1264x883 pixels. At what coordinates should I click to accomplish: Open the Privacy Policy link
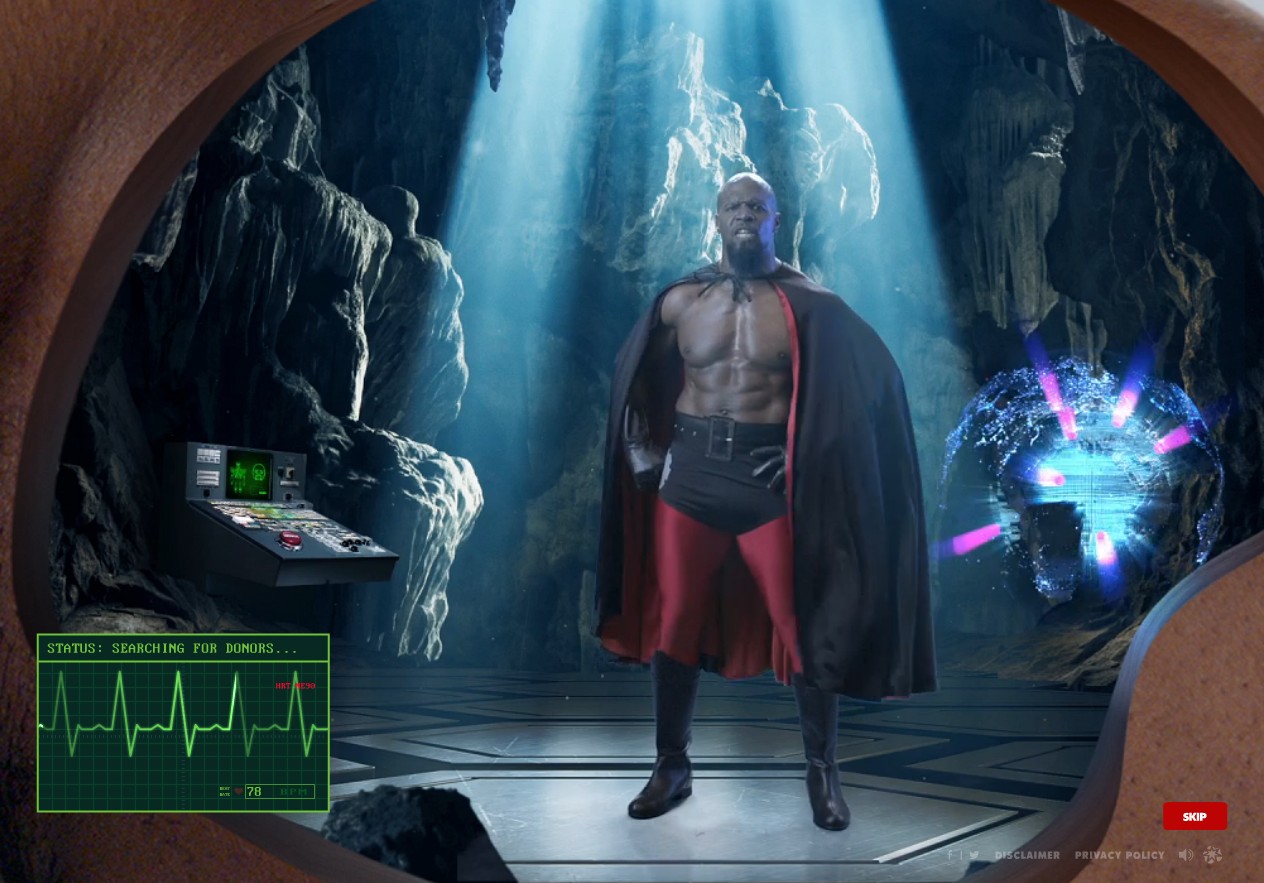coord(1119,855)
